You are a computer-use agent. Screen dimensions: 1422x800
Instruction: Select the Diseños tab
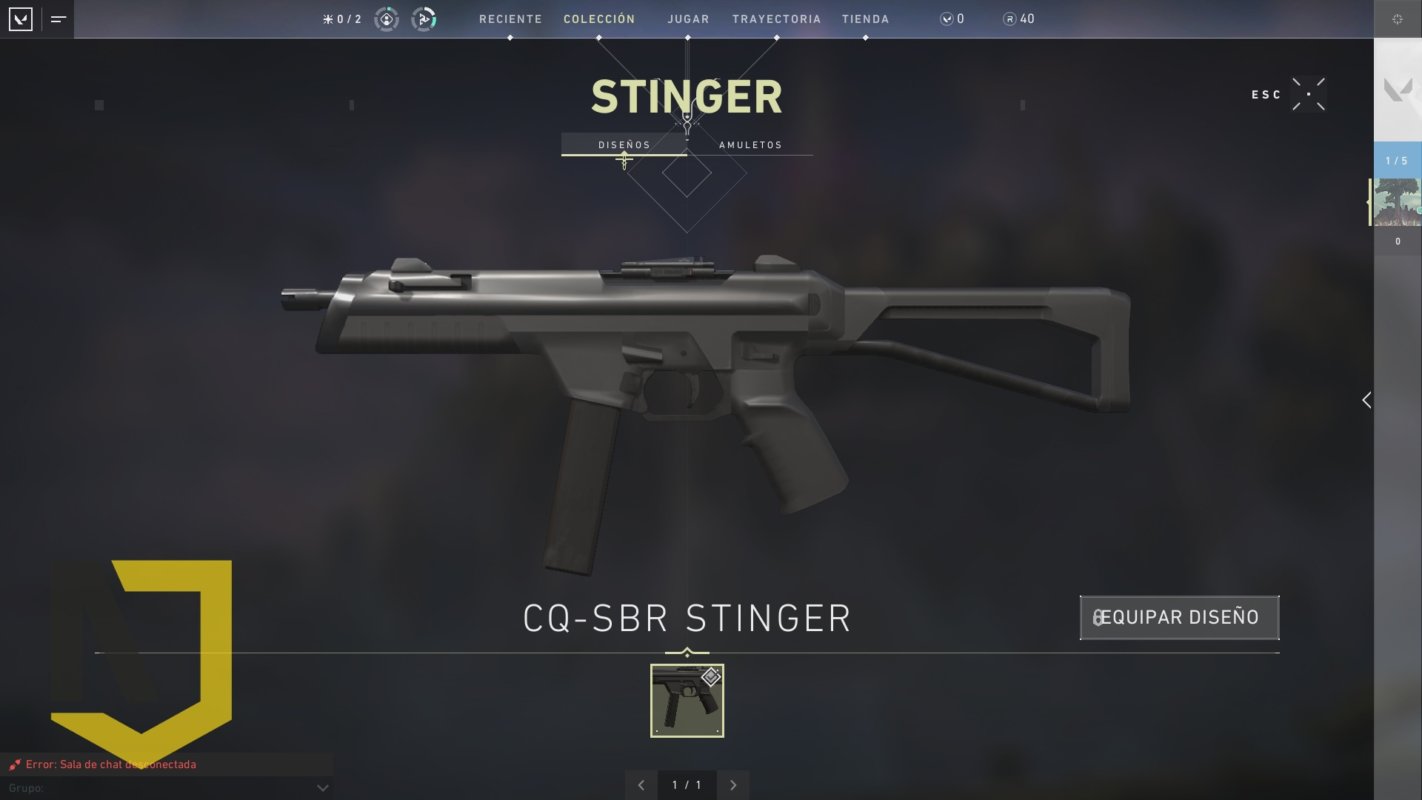[x=624, y=145]
